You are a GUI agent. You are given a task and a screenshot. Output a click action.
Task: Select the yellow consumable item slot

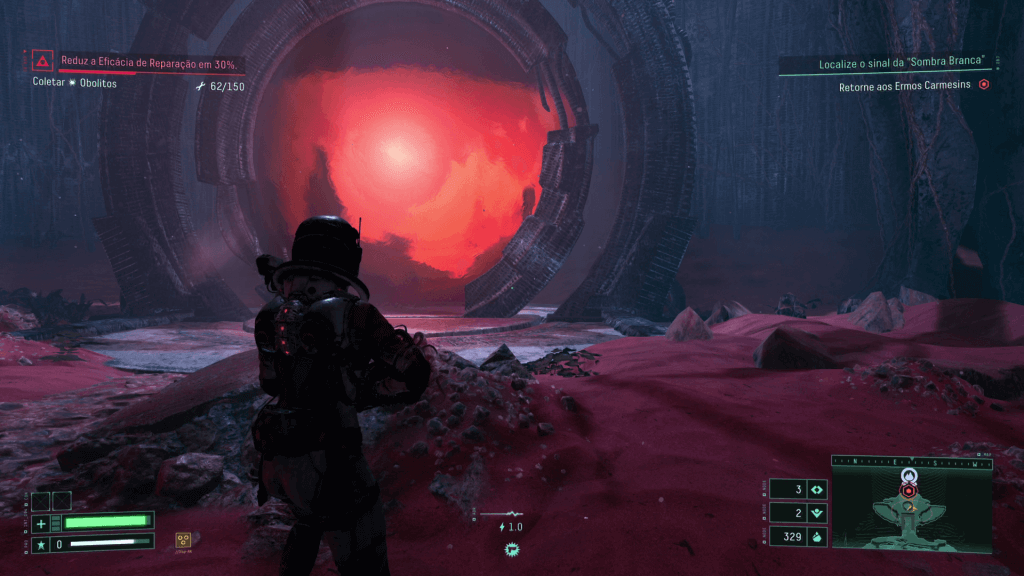pyautogui.click(x=184, y=539)
